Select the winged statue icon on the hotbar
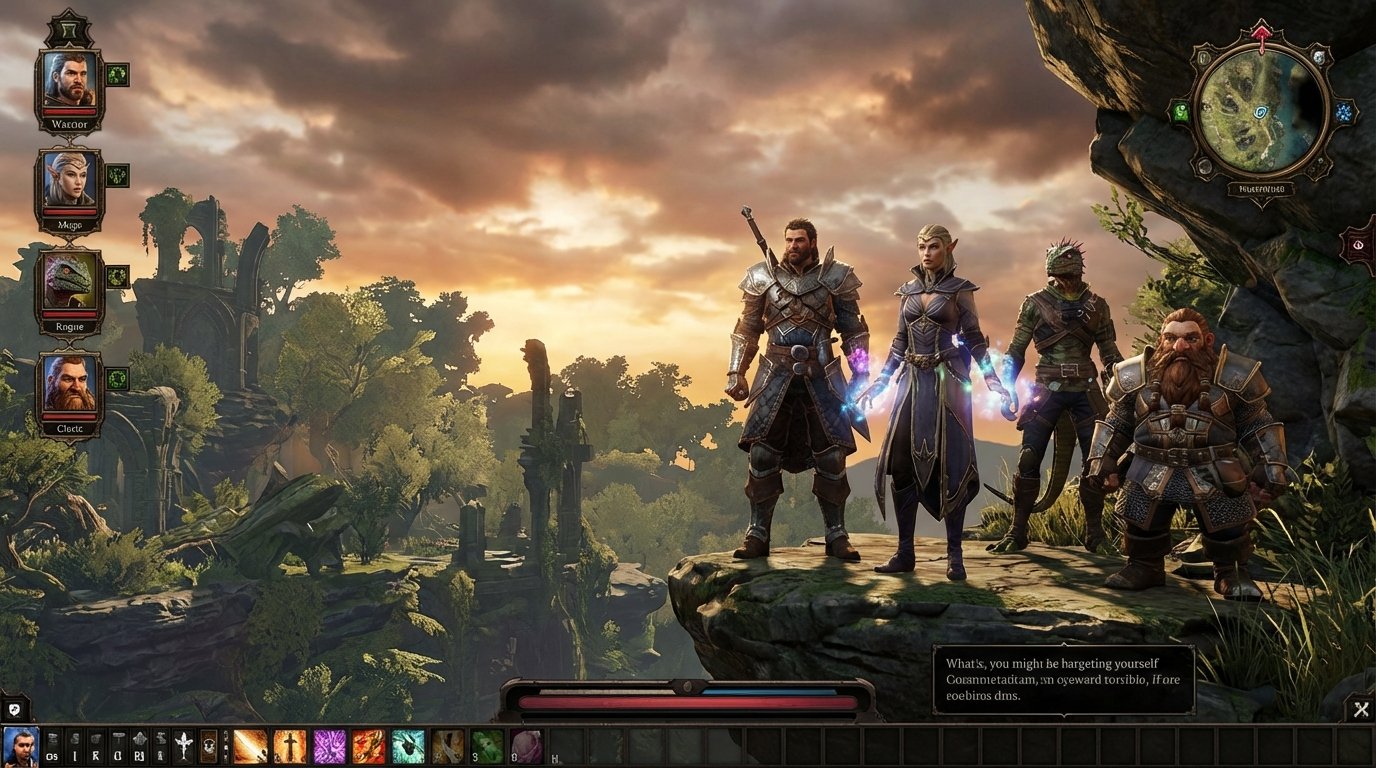1376x768 pixels. [x=185, y=743]
